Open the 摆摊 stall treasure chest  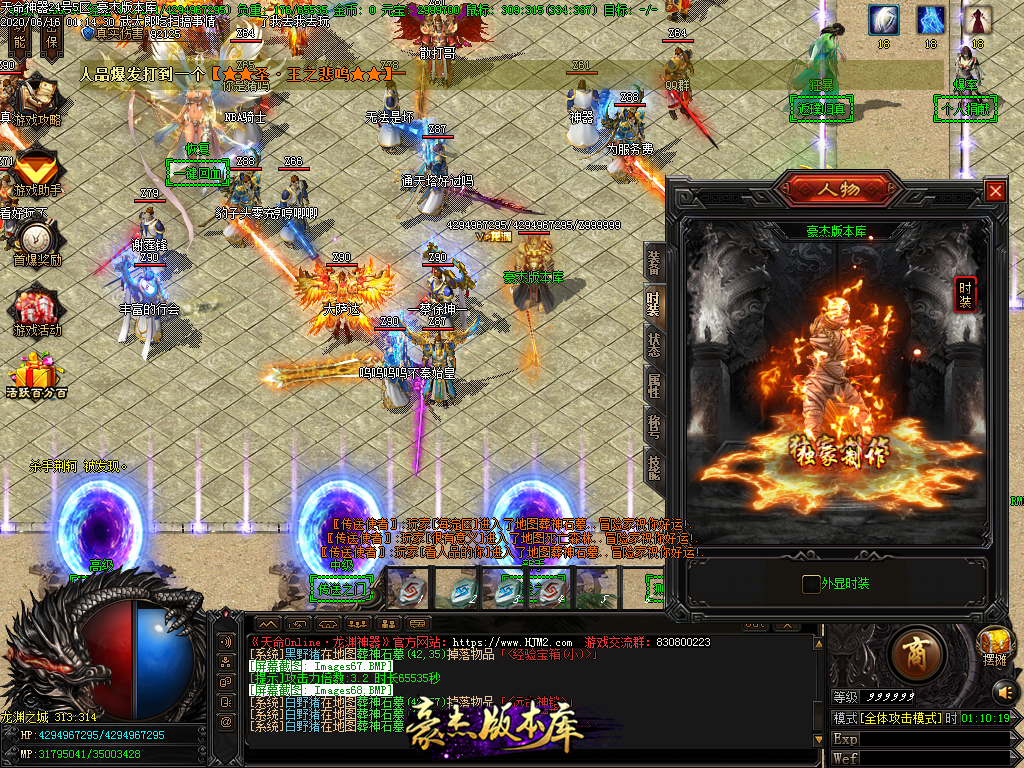point(994,641)
